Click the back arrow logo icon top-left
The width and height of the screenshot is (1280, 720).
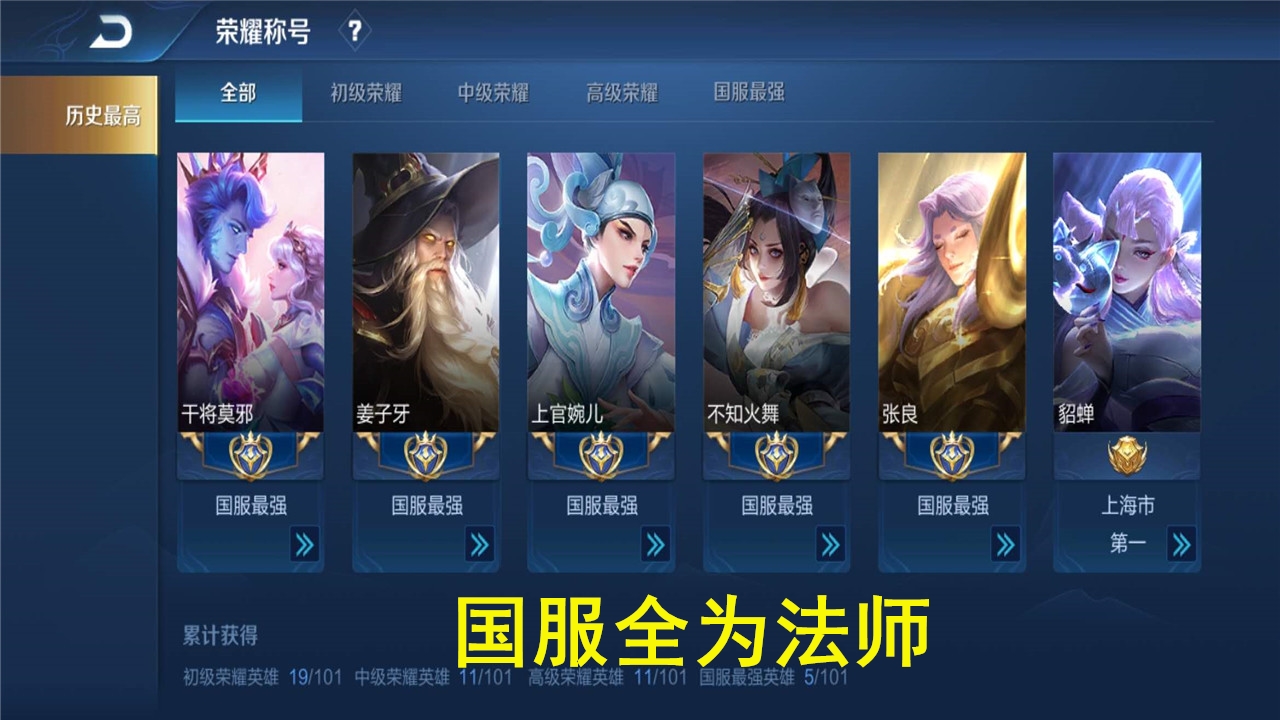pos(113,29)
